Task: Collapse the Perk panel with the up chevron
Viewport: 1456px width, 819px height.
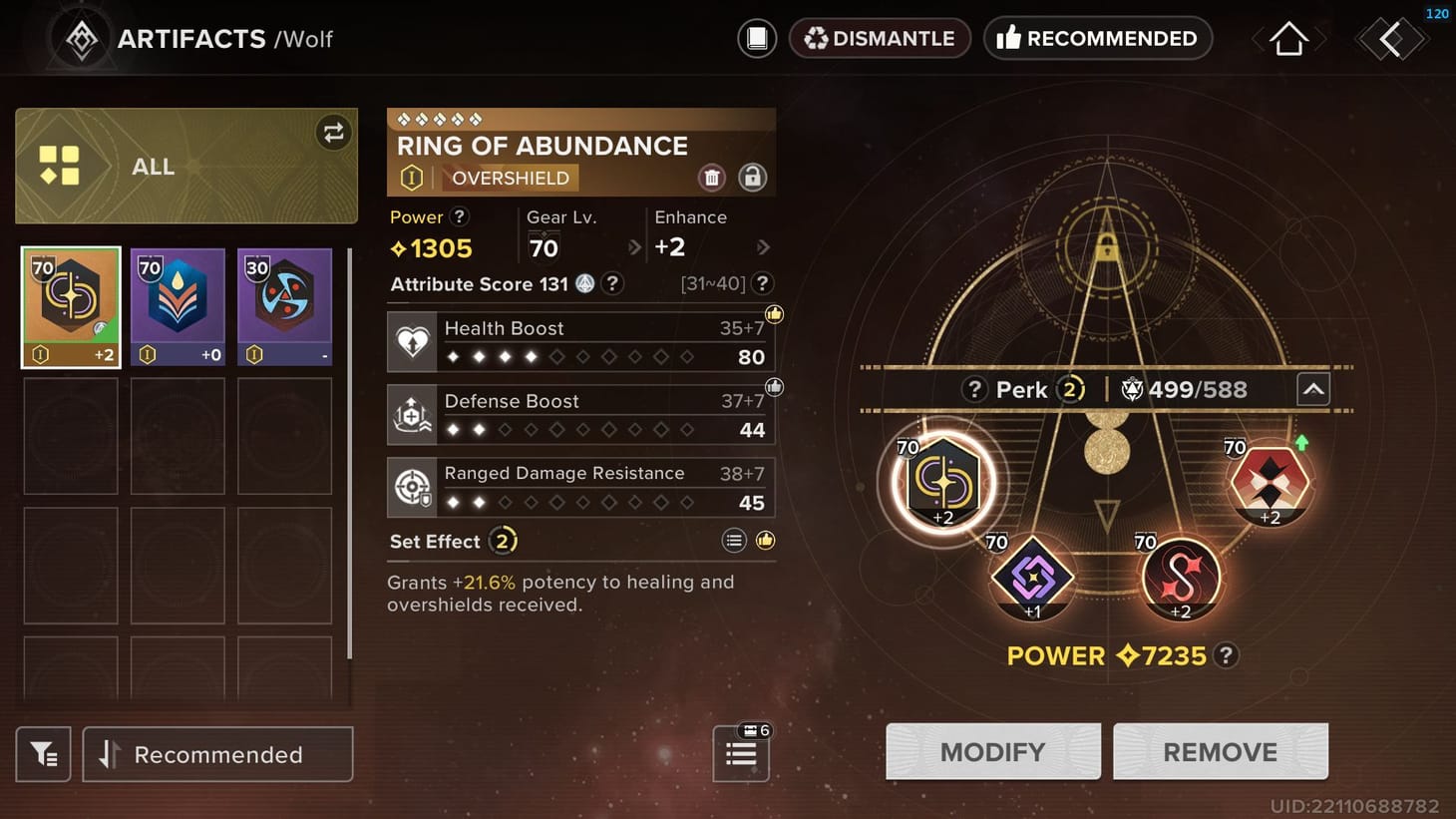Action: click(1313, 389)
